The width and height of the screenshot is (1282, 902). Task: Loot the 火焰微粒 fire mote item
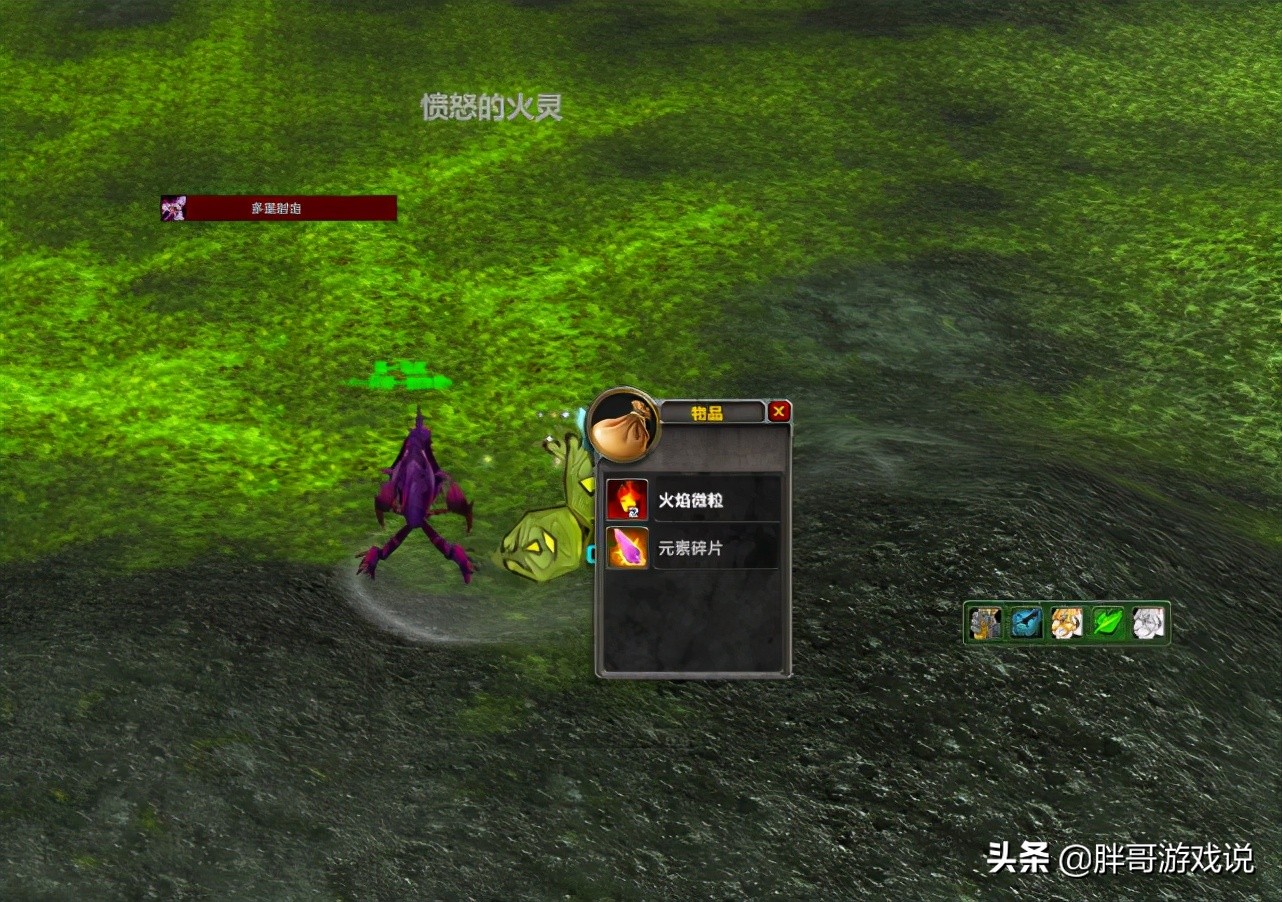coord(627,500)
